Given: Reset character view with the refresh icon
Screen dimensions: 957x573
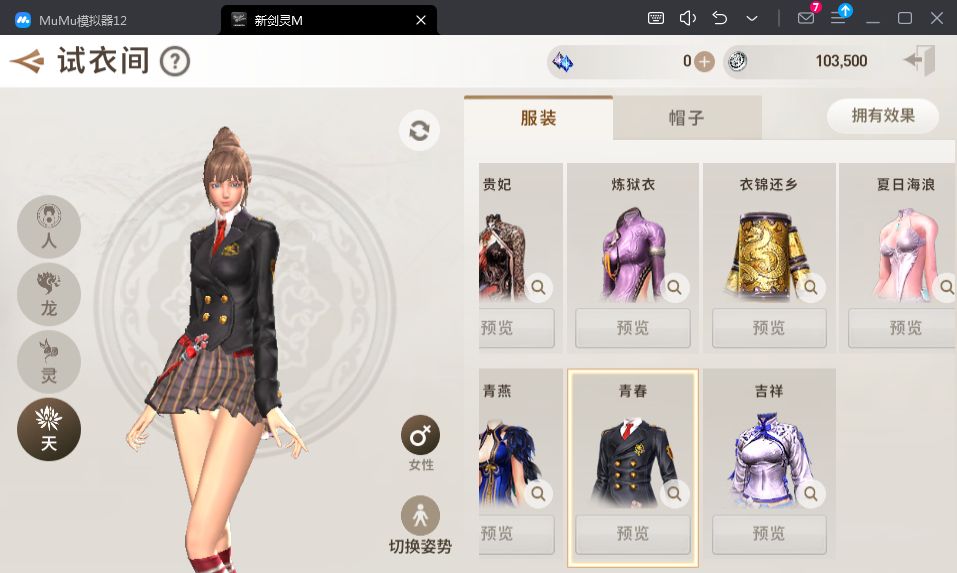Looking at the screenshot, I should pyautogui.click(x=419, y=131).
